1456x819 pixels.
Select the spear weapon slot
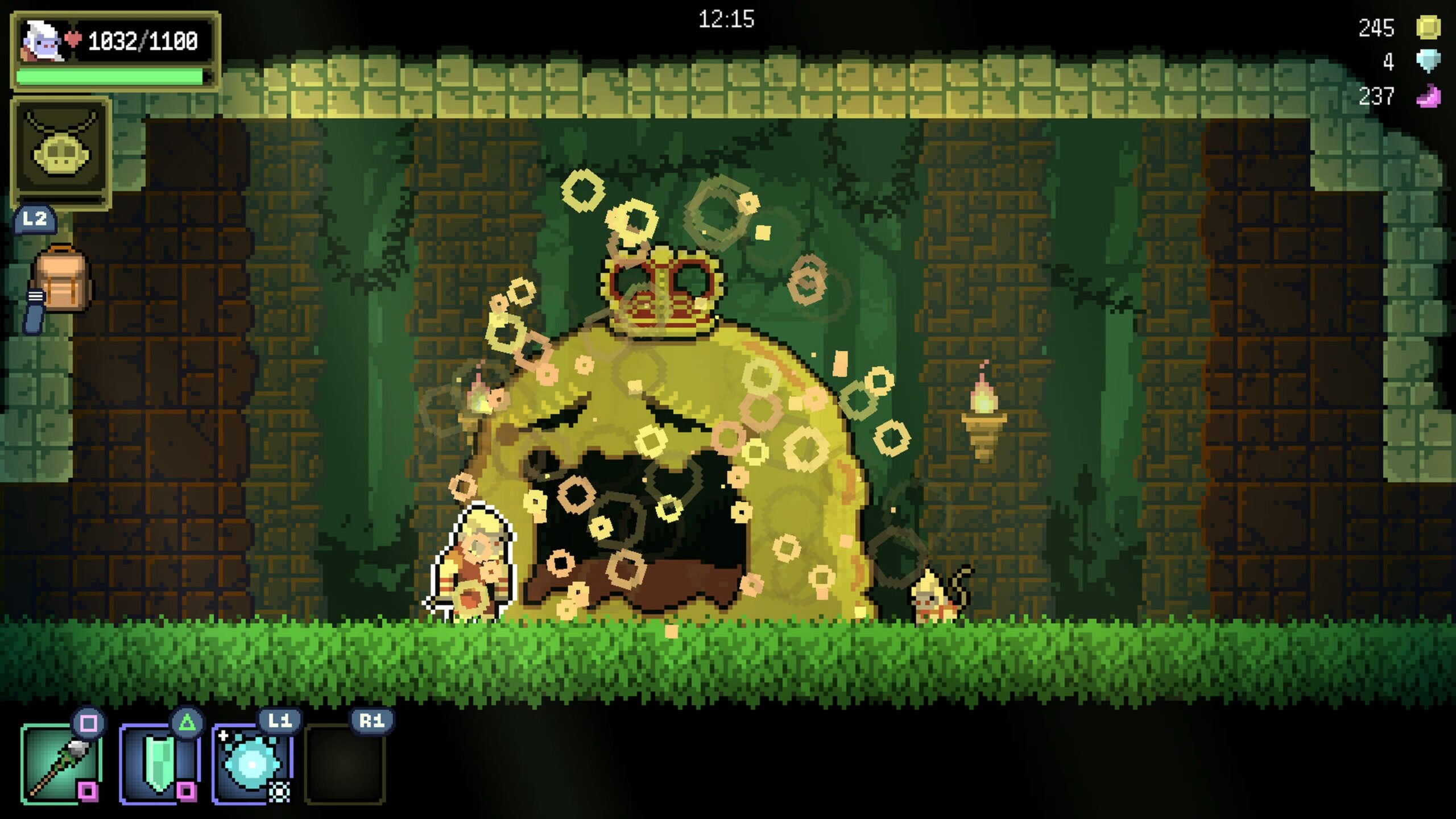(61, 763)
